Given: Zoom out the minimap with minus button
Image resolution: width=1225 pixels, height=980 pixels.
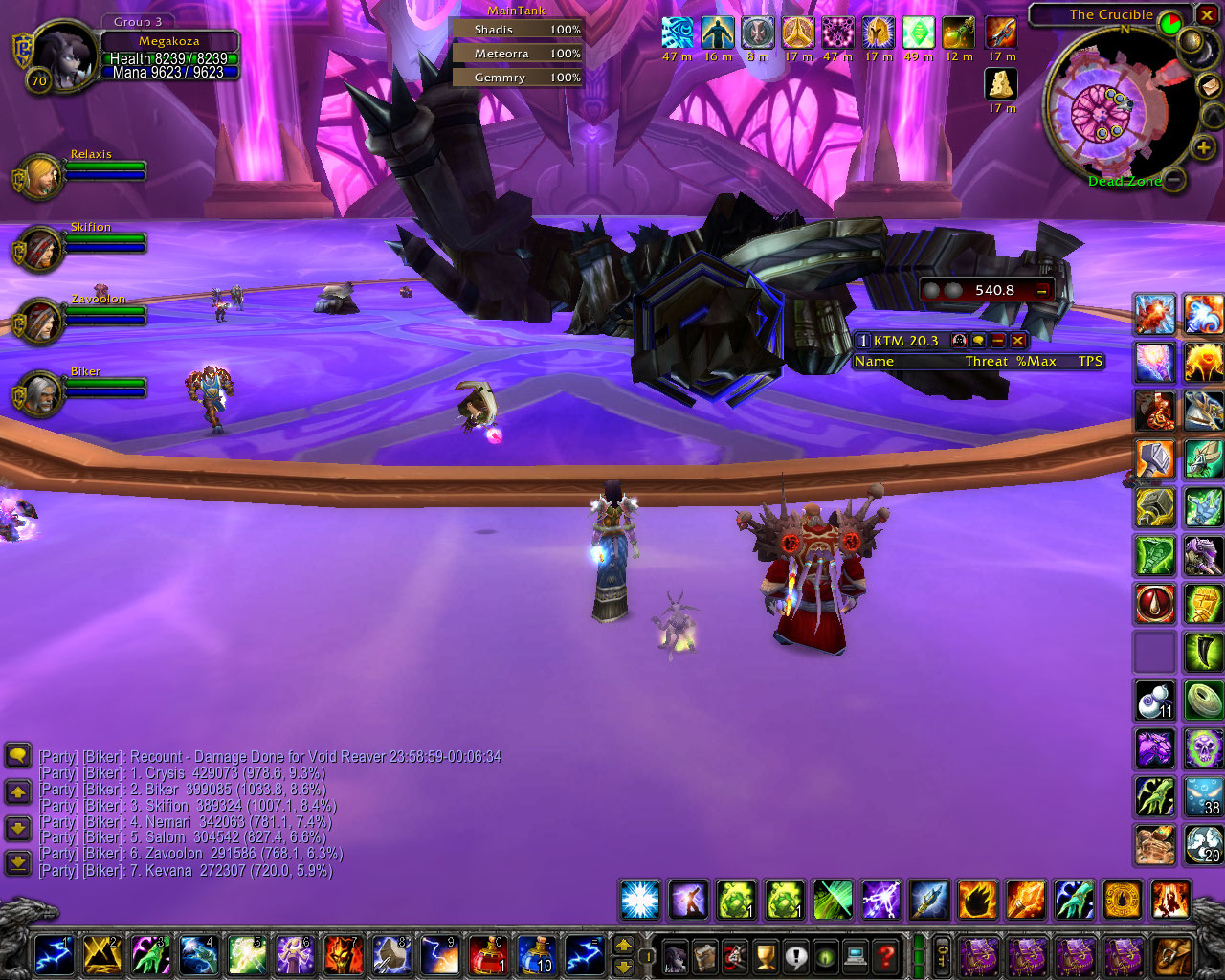Looking at the screenshot, I should (1174, 179).
